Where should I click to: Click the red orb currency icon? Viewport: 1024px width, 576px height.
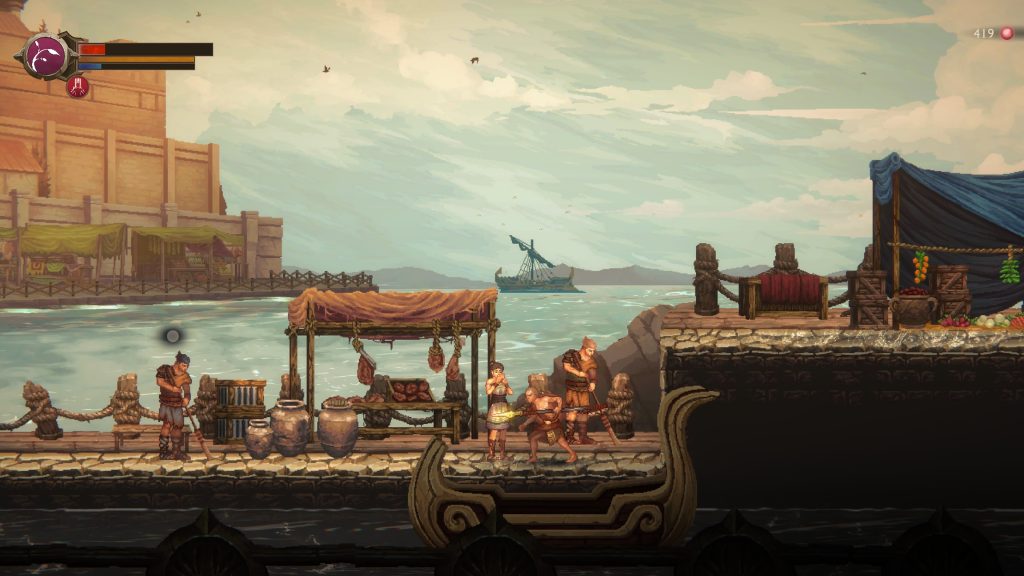pos(1007,33)
